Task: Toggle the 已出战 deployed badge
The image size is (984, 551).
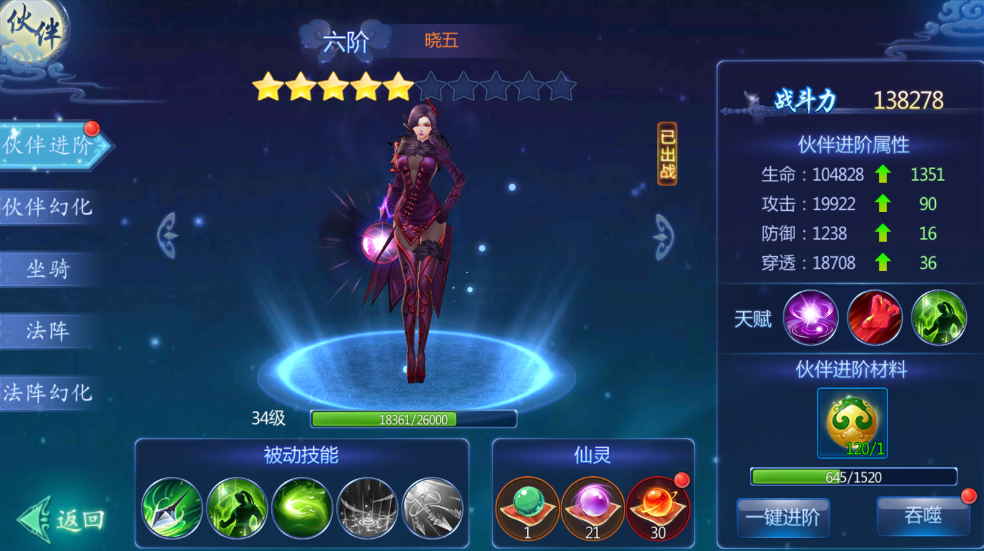Action: [667, 154]
